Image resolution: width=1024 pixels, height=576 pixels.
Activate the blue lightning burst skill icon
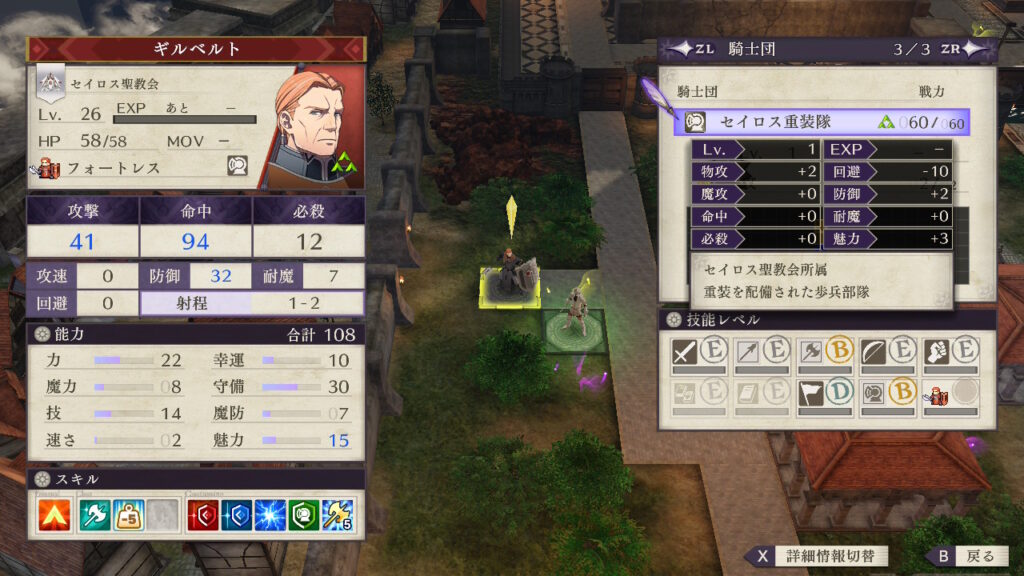(x=270, y=514)
